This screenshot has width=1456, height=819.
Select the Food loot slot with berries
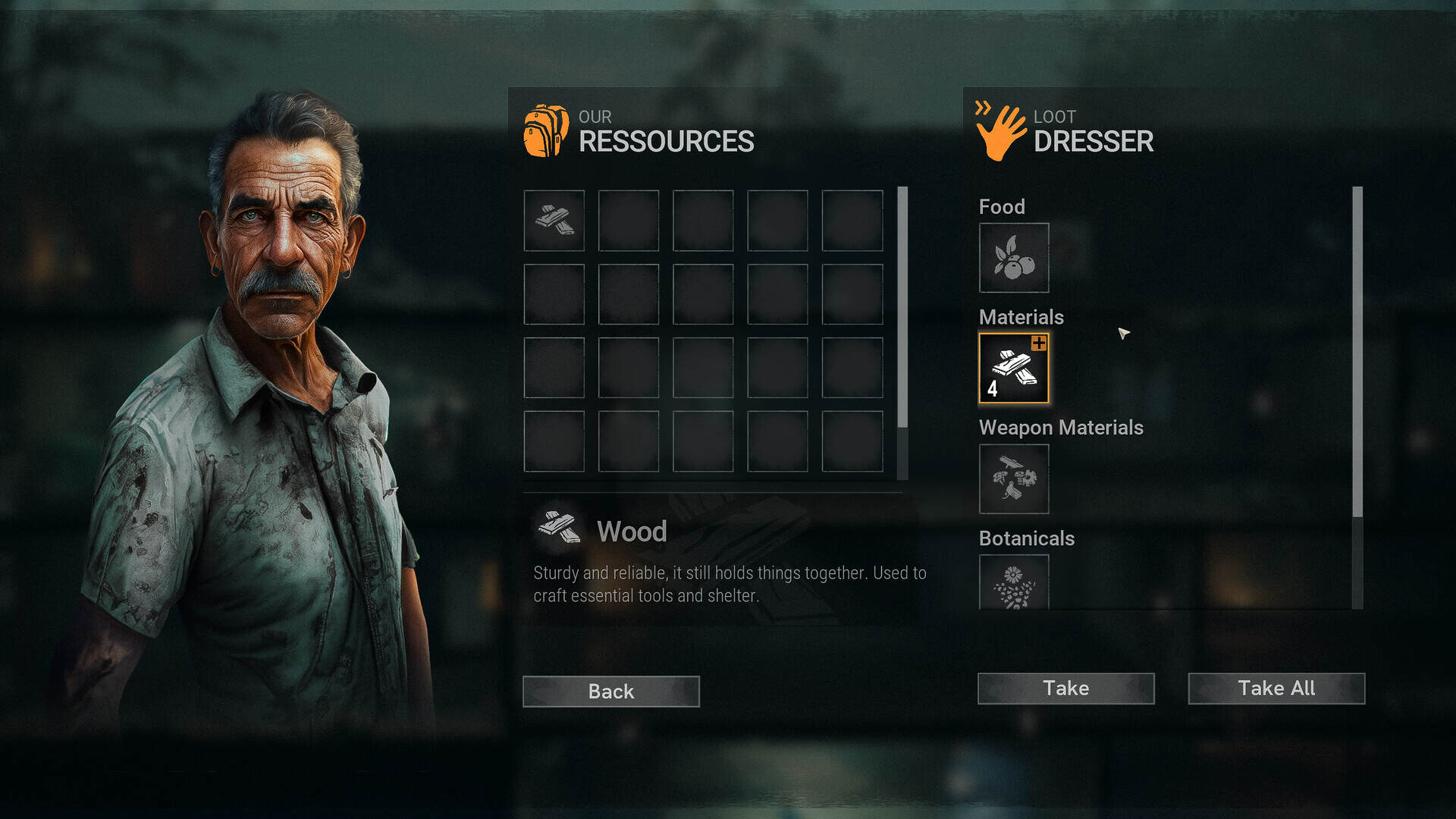(1014, 258)
